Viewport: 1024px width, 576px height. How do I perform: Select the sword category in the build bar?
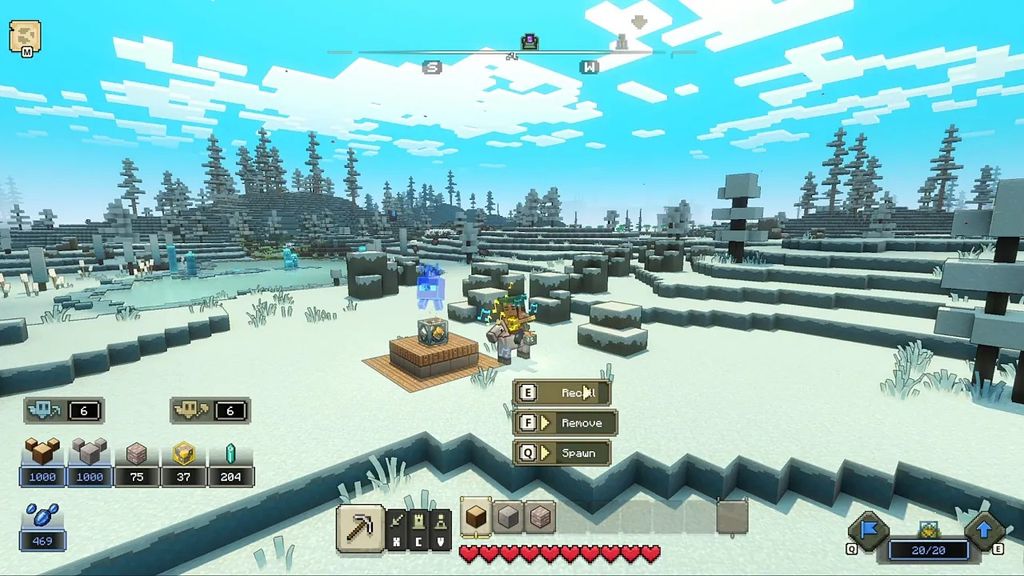[397, 522]
